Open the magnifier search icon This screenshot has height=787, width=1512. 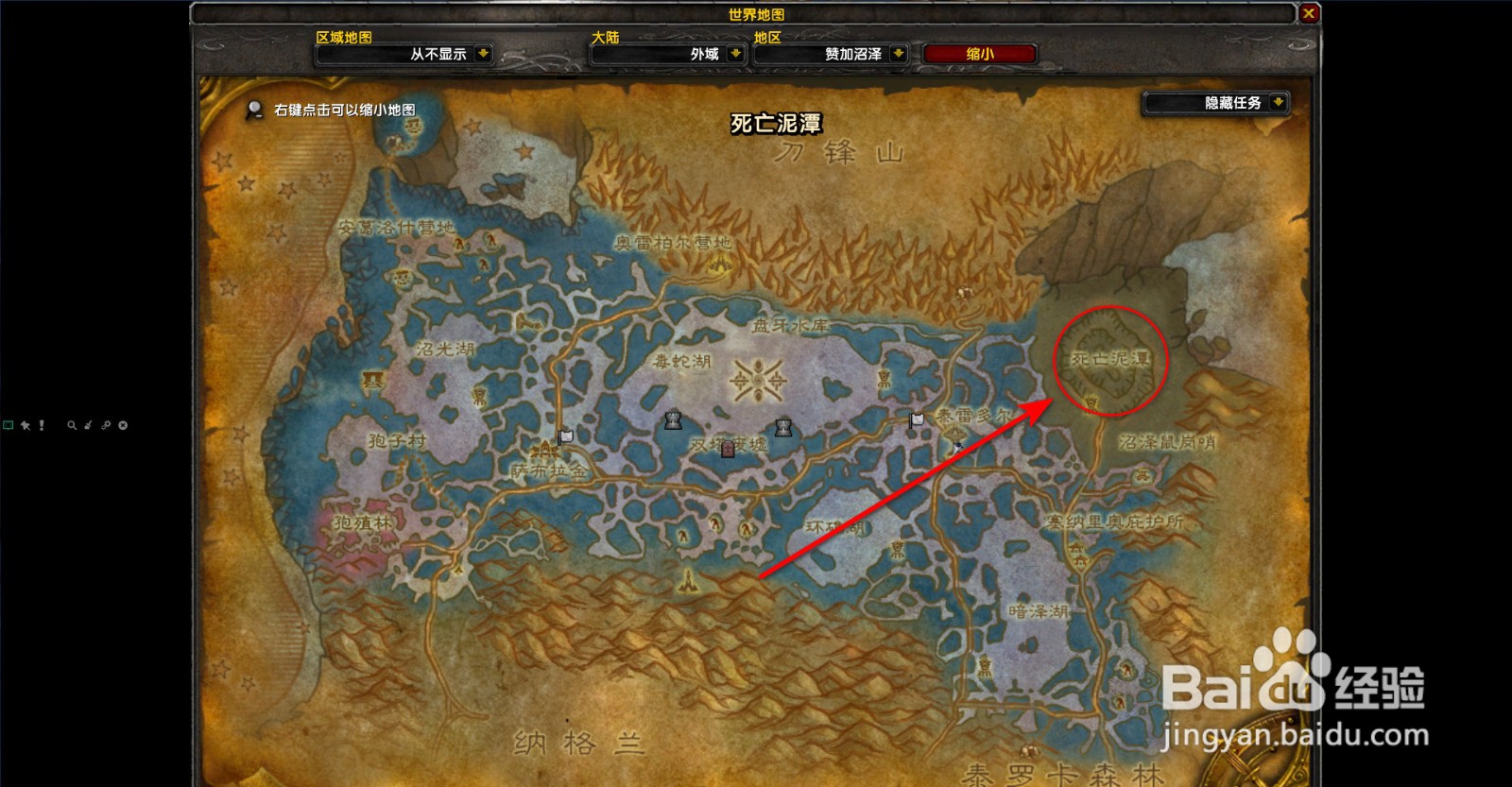[71, 425]
